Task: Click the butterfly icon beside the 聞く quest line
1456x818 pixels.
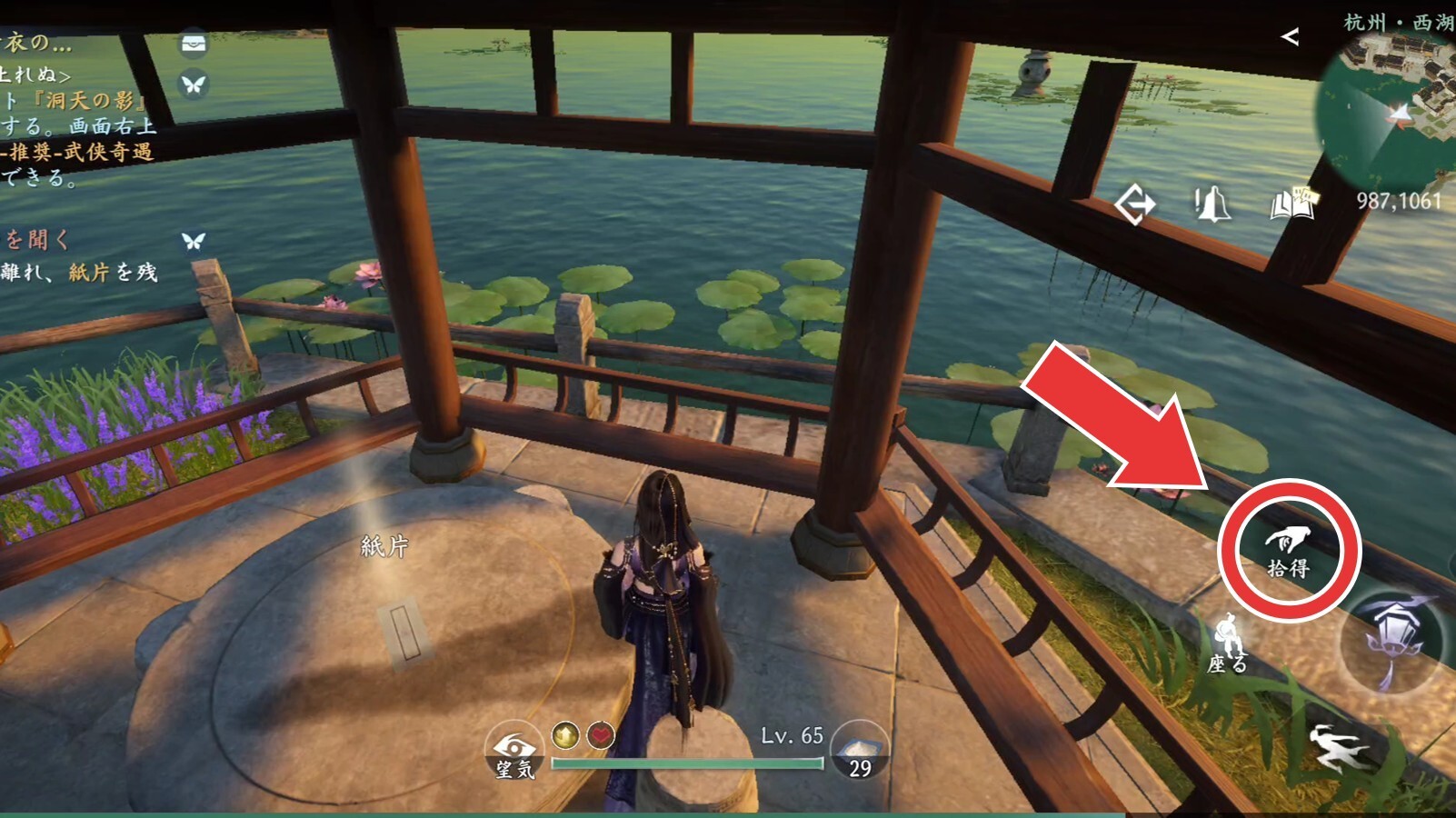Action: [194, 241]
